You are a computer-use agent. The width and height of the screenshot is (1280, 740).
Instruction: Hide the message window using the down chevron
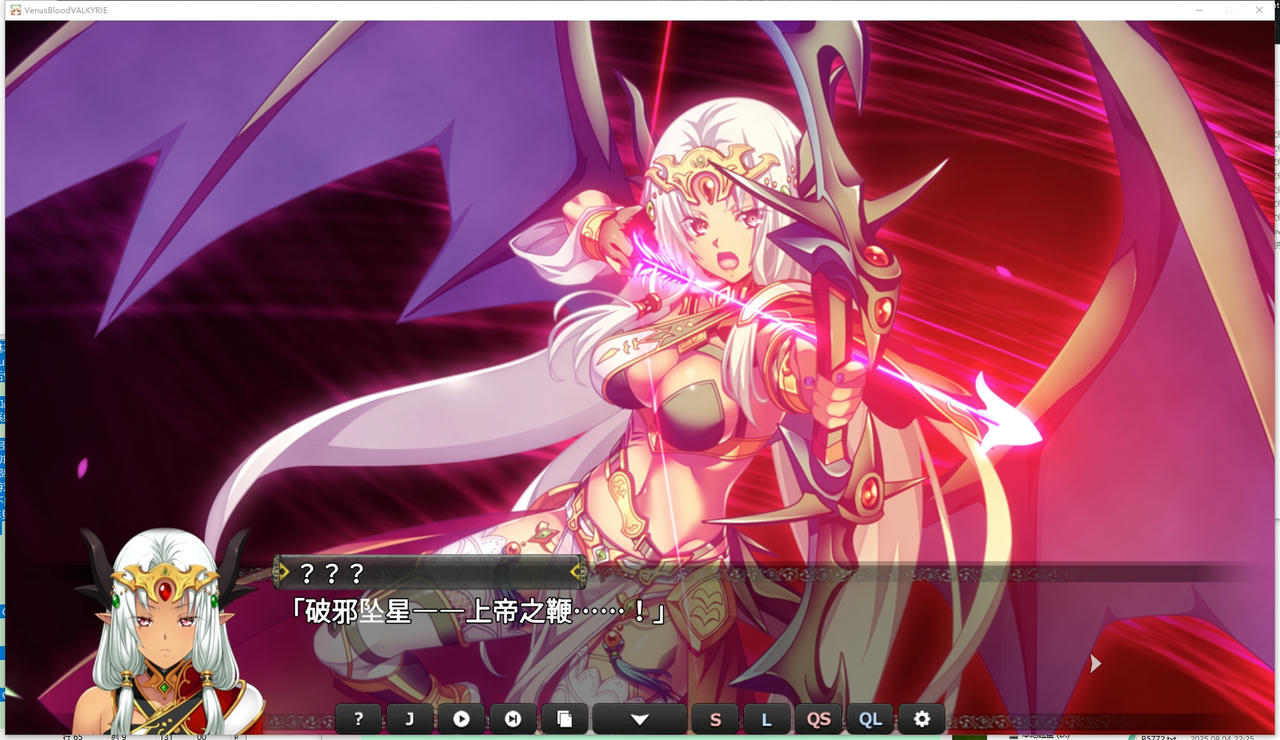(639, 718)
